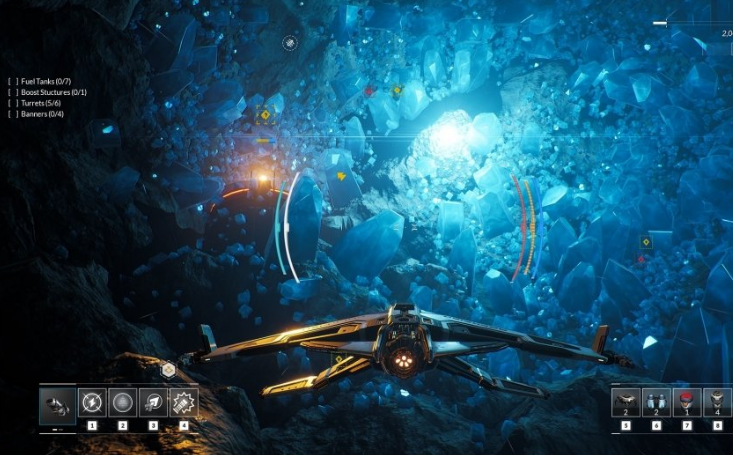733x455 pixels.
Task: Choose the red-topped device in slot 7
Action: [687, 402]
